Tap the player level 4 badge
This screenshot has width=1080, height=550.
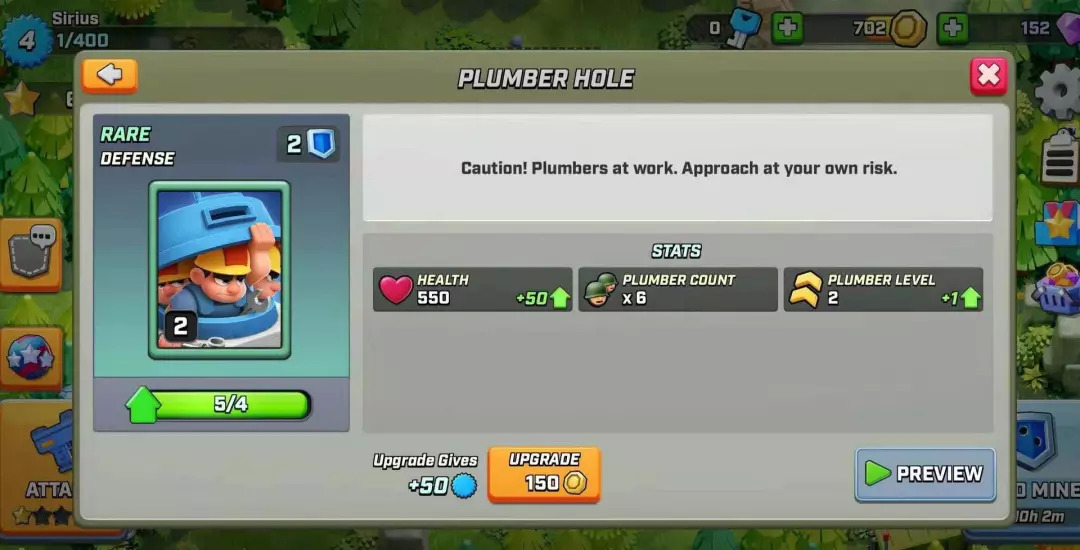click(x=27, y=40)
